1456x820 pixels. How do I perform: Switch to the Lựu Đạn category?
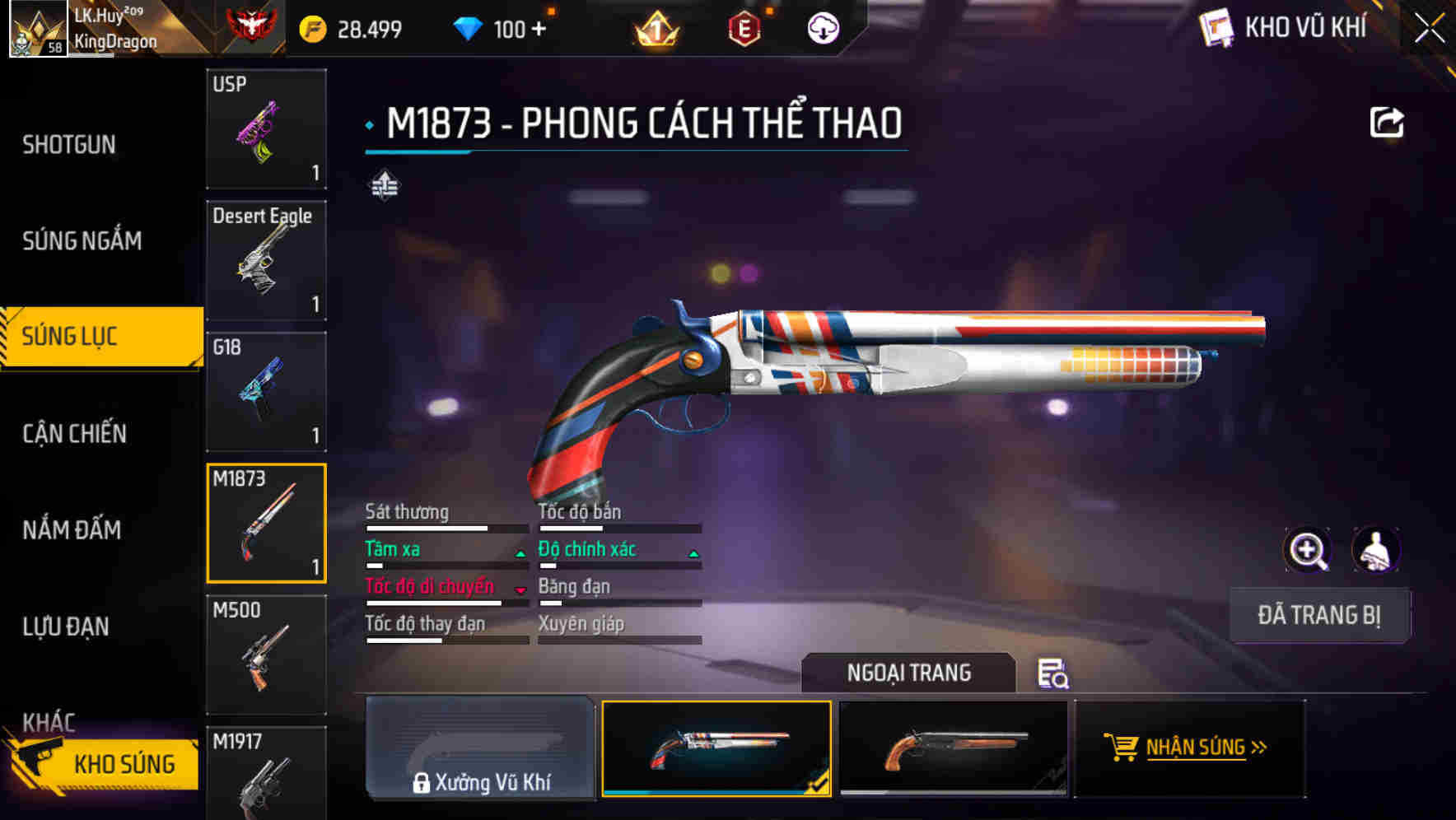click(66, 627)
